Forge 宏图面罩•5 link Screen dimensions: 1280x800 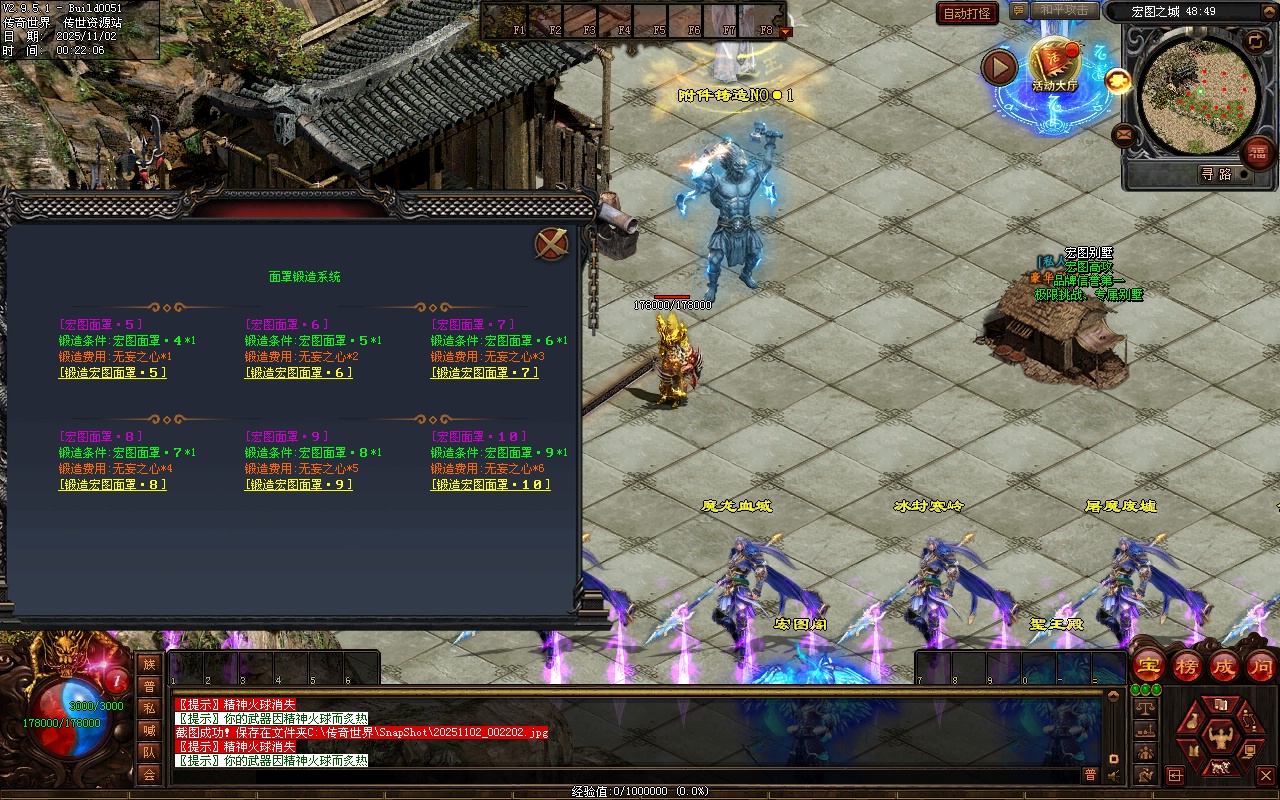[112, 373]
